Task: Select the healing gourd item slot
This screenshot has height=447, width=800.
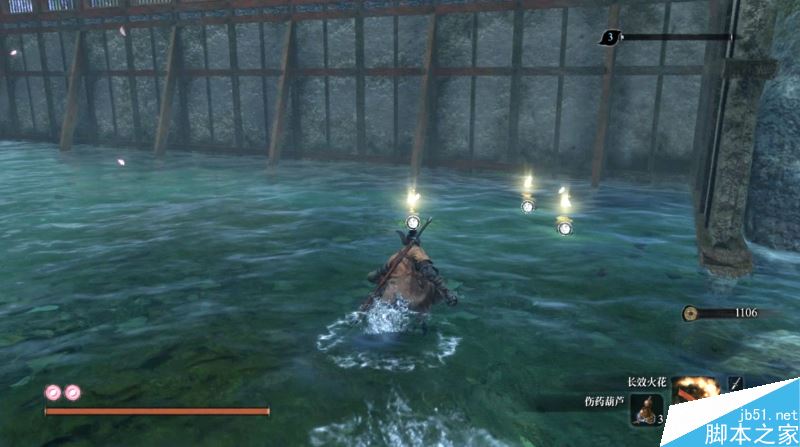Action: [646, 409]
